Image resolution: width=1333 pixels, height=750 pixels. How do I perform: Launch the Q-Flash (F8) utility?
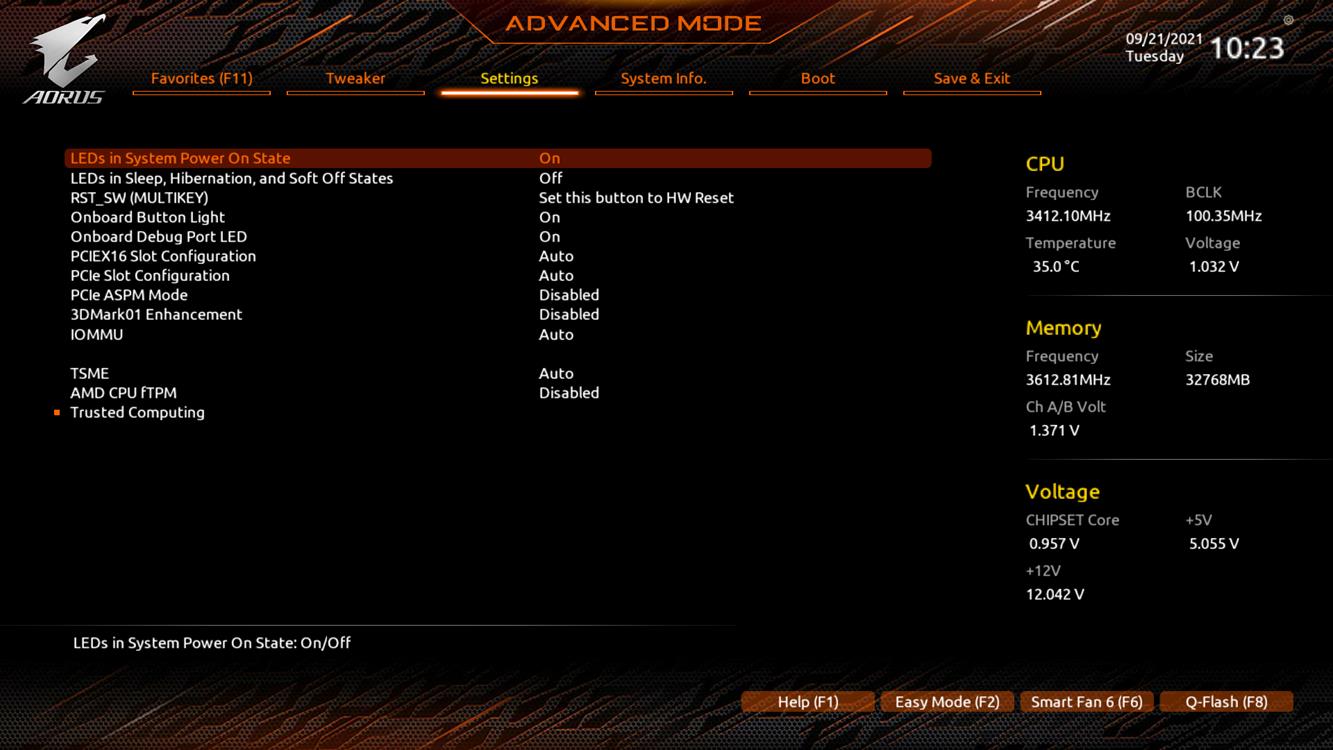click(x=1226, y=702)
